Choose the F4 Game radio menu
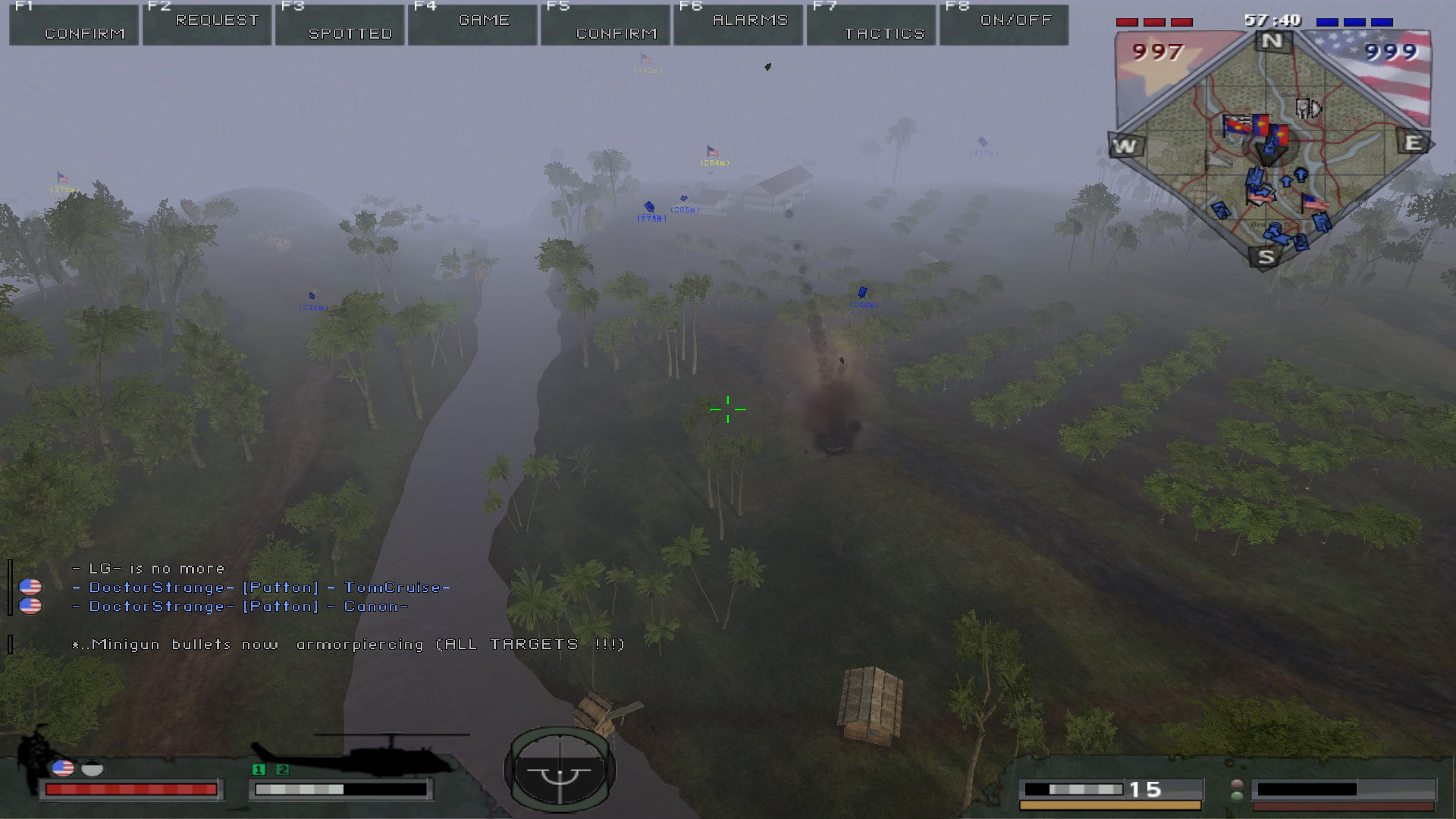 [472, 25]
